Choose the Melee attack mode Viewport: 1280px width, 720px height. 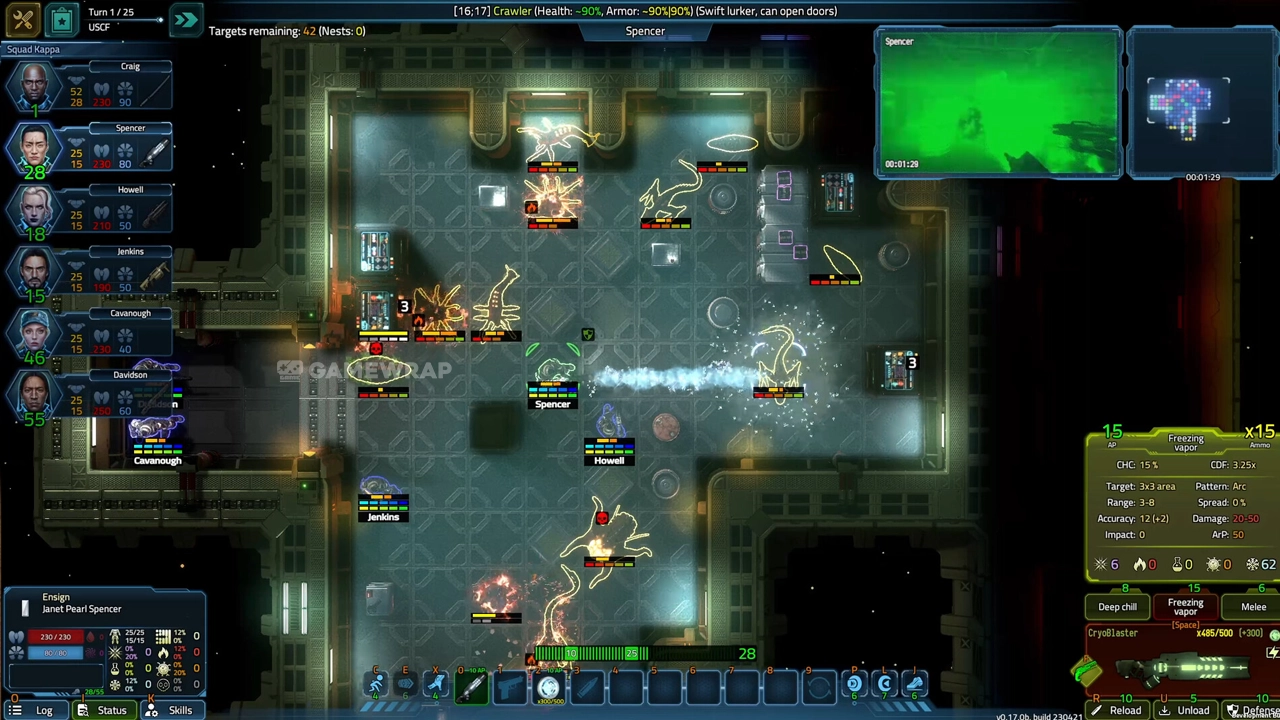[x=1253, y=607]
